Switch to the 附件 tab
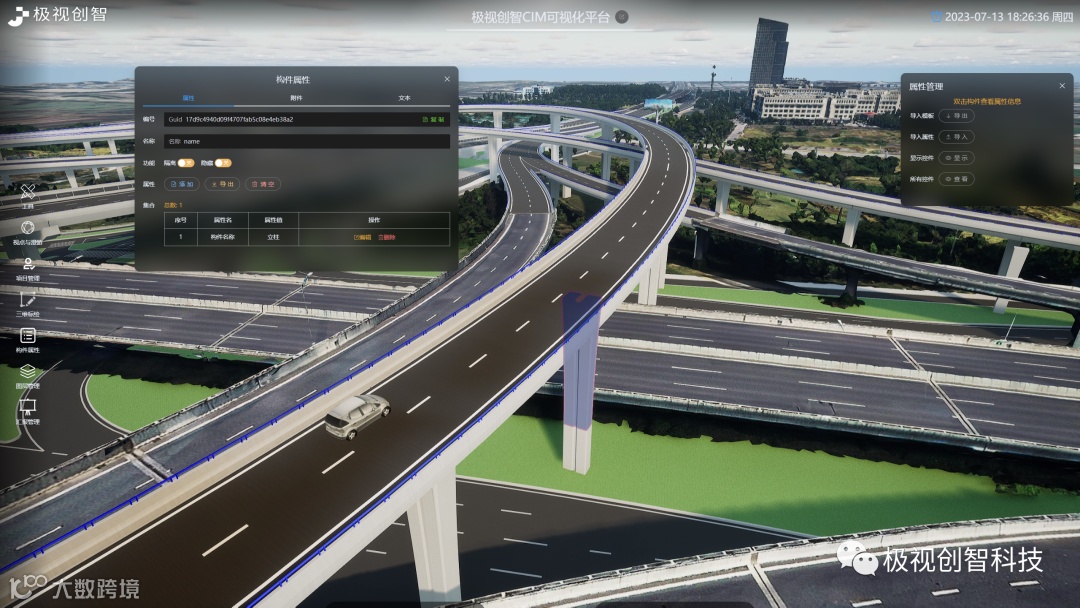Screen dimensions: 1080x608 point(296,98)
